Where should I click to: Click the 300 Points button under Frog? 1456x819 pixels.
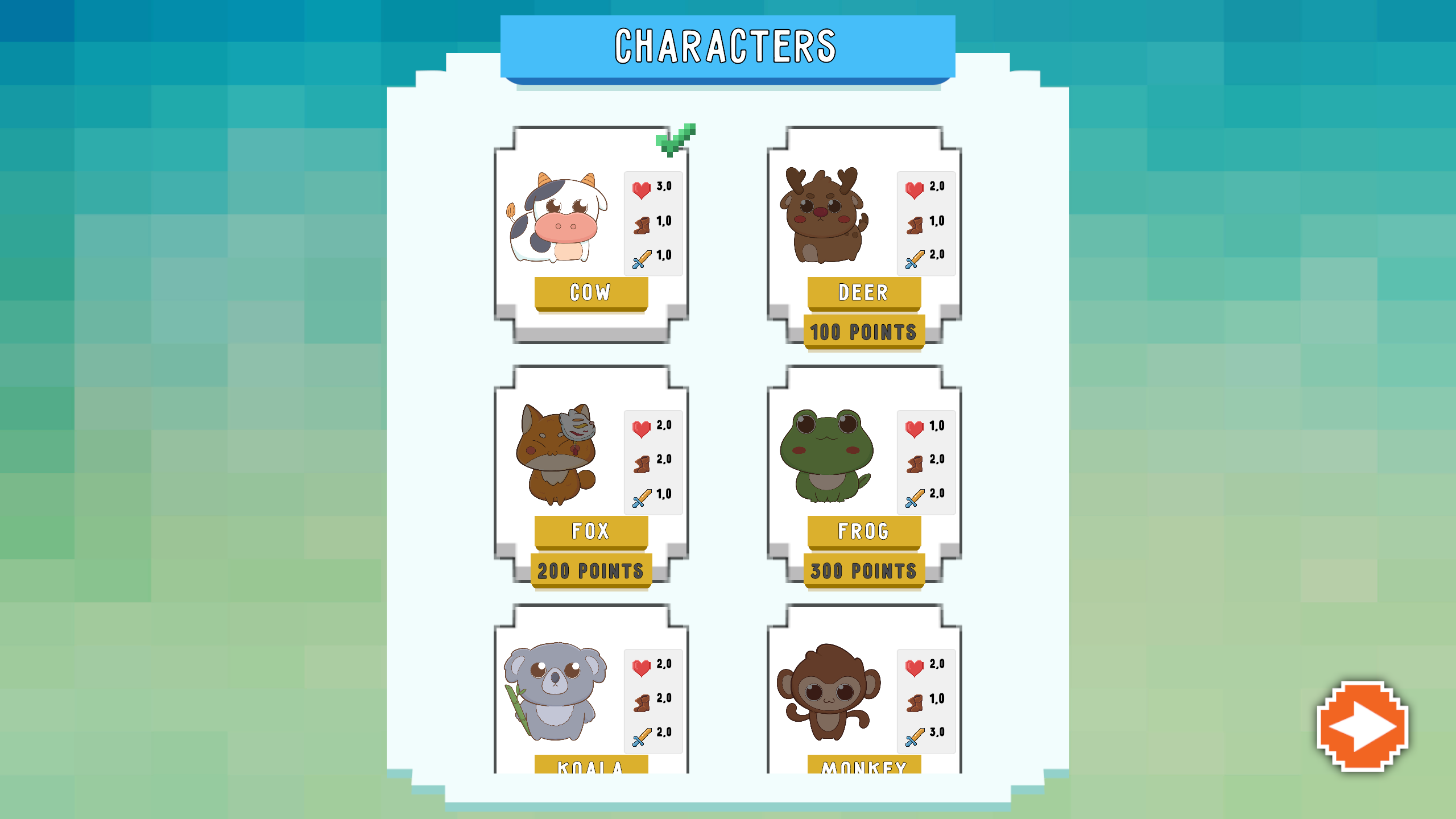coord(863,570)
